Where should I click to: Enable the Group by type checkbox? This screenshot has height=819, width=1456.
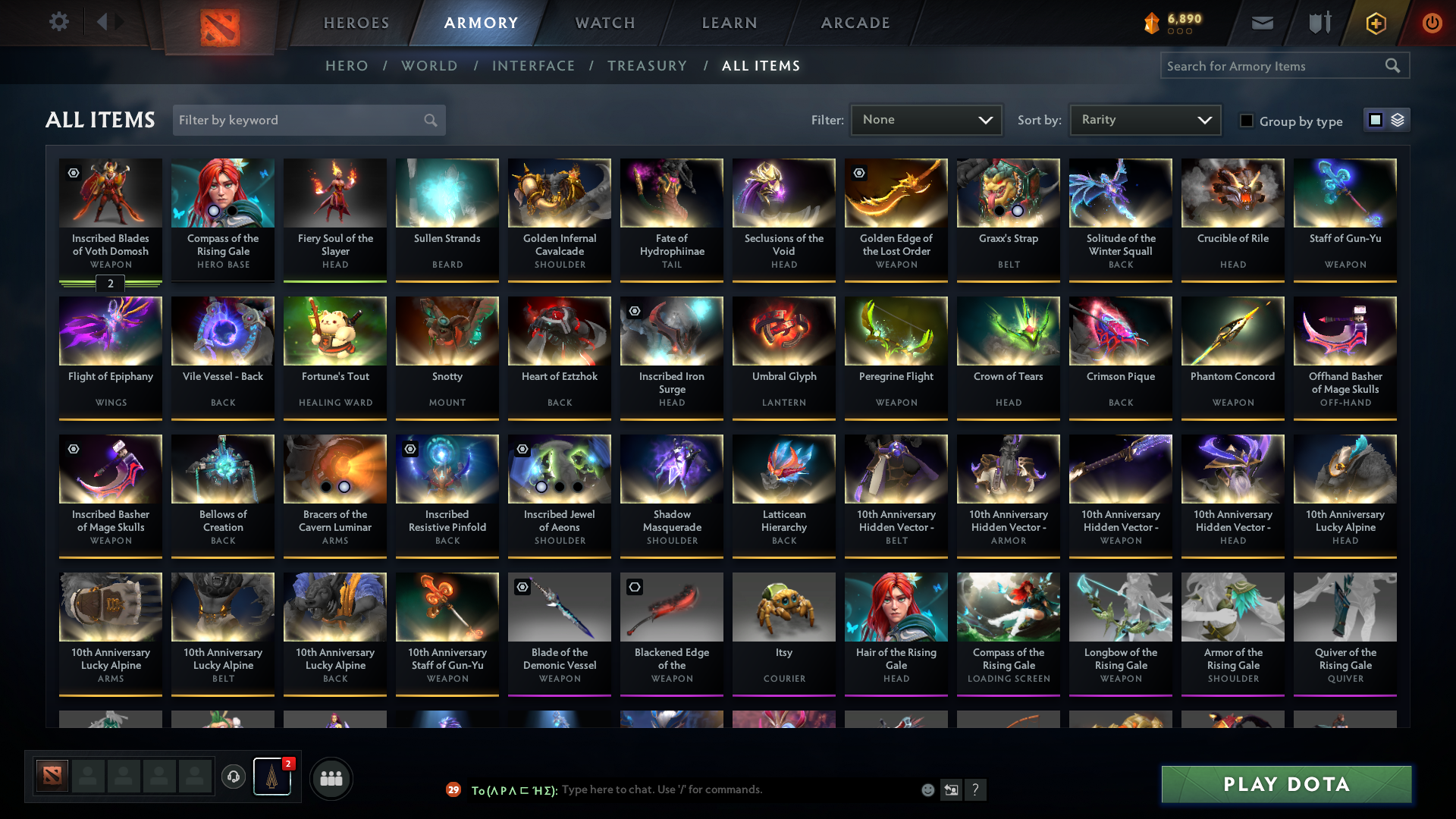[x=1247, y=121]
